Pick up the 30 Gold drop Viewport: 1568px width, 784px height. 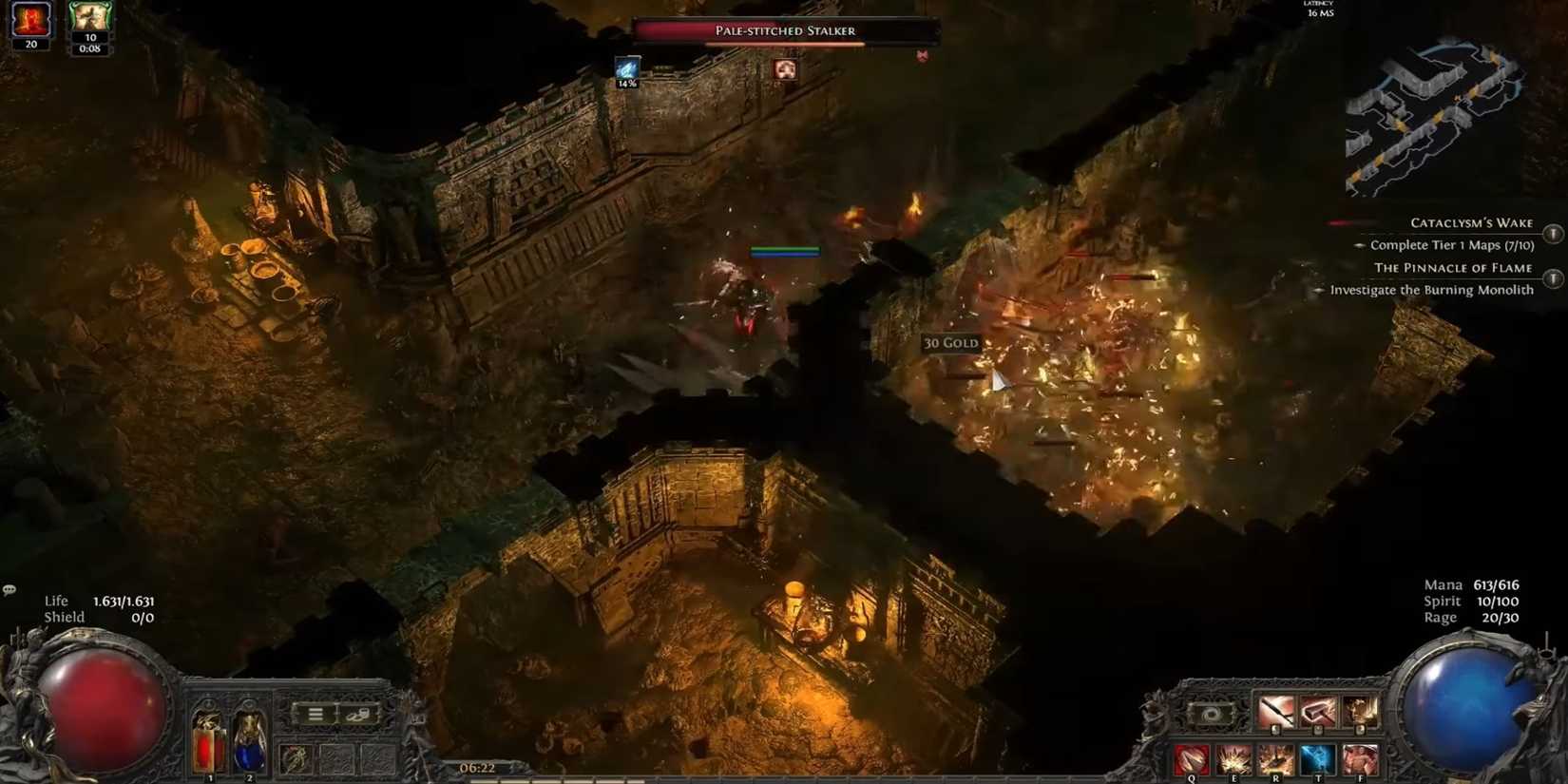tap(950, 343)
